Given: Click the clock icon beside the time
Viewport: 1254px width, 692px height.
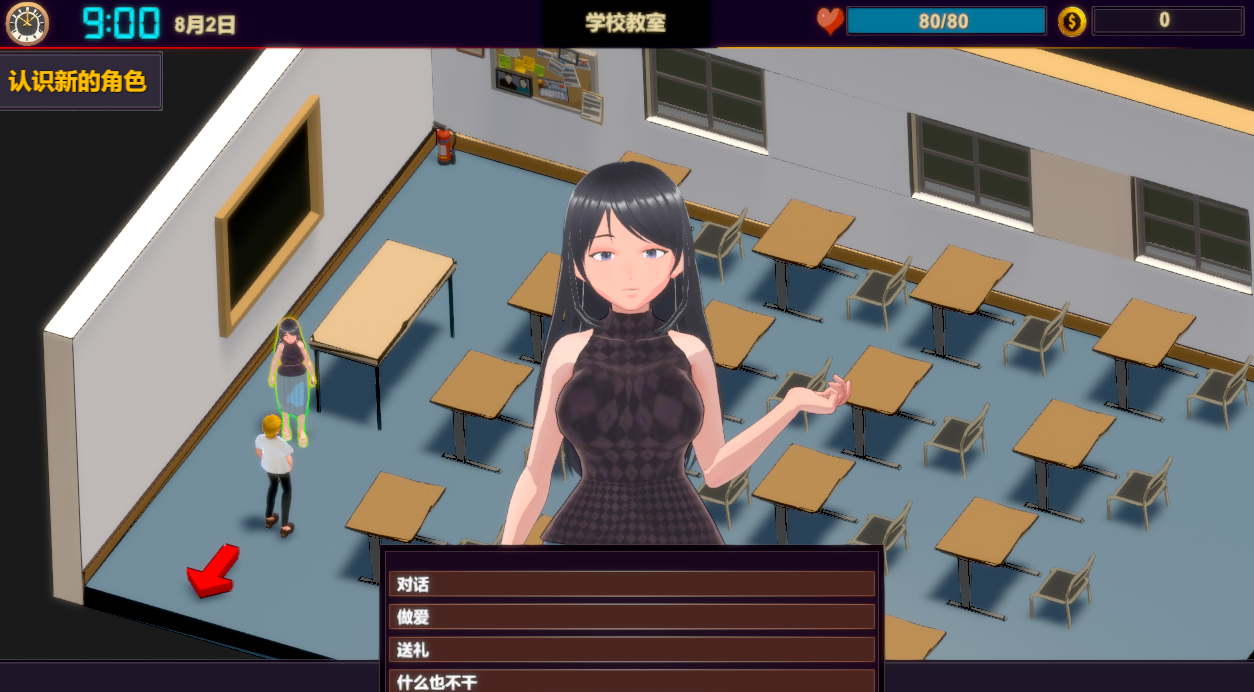Looking at the screenshot, I should point(27,23).
